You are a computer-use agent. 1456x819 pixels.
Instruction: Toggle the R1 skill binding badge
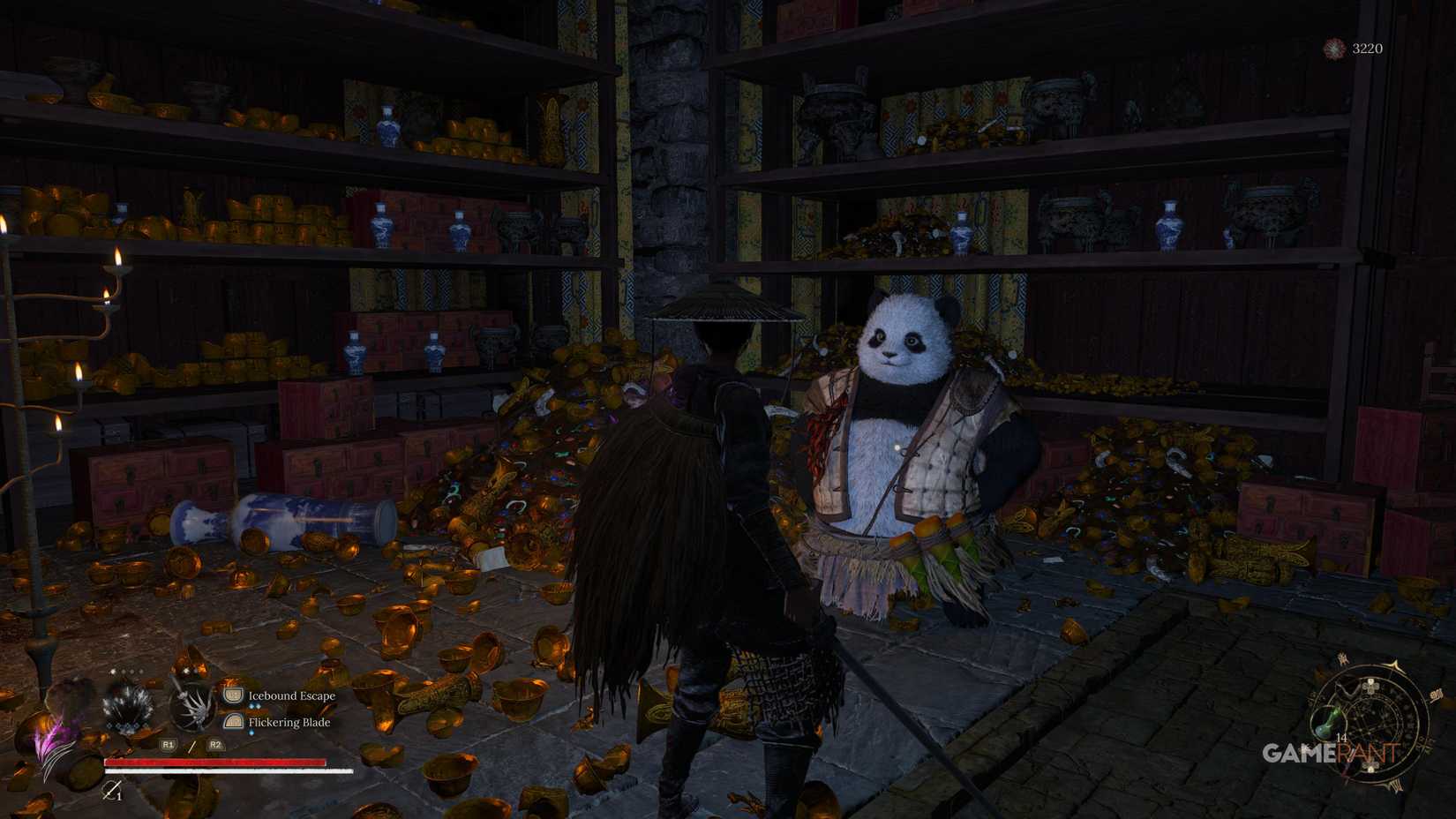[x=168, y=744]
